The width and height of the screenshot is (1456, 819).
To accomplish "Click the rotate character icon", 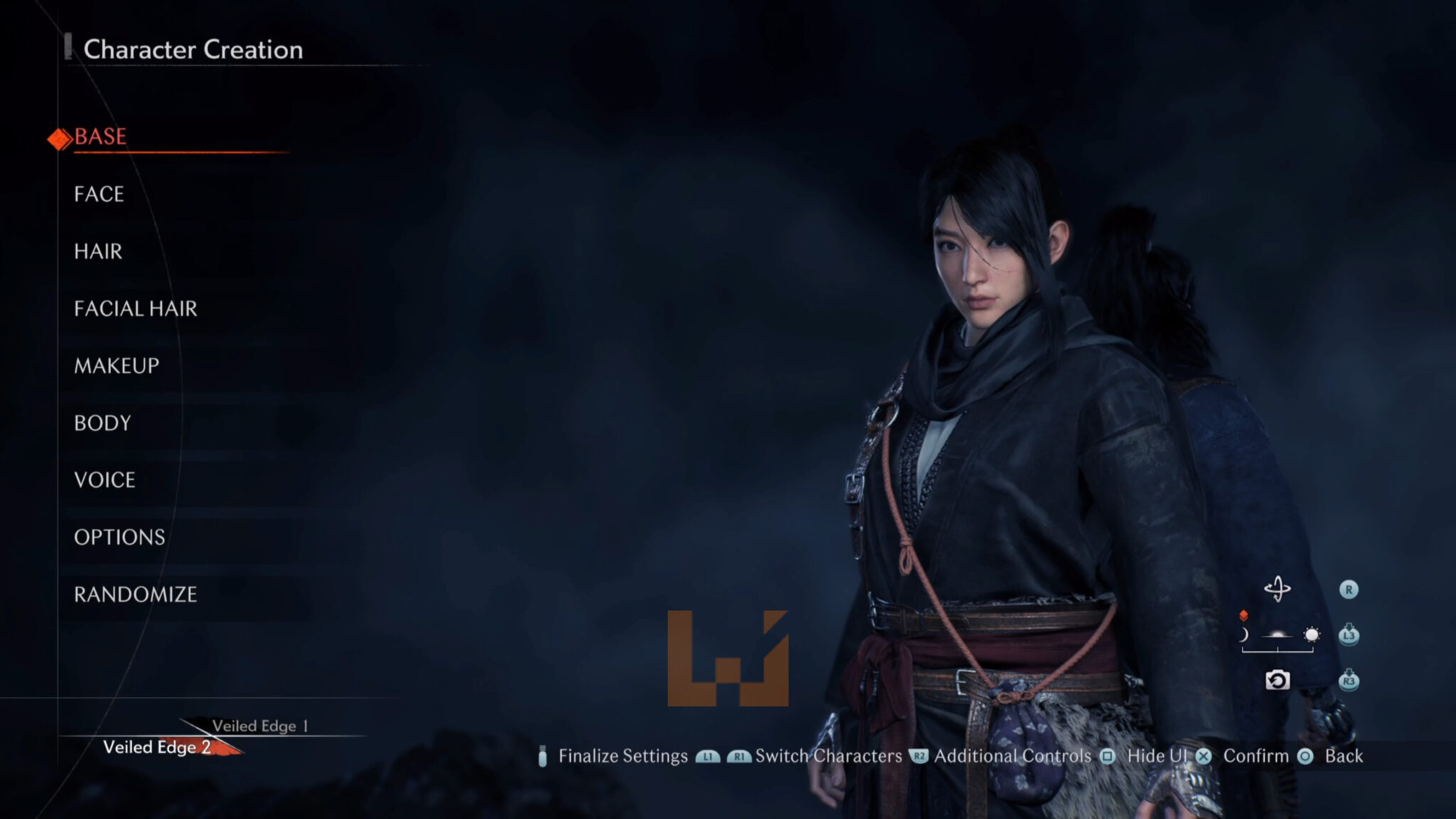I will [x=1278, y=589].
